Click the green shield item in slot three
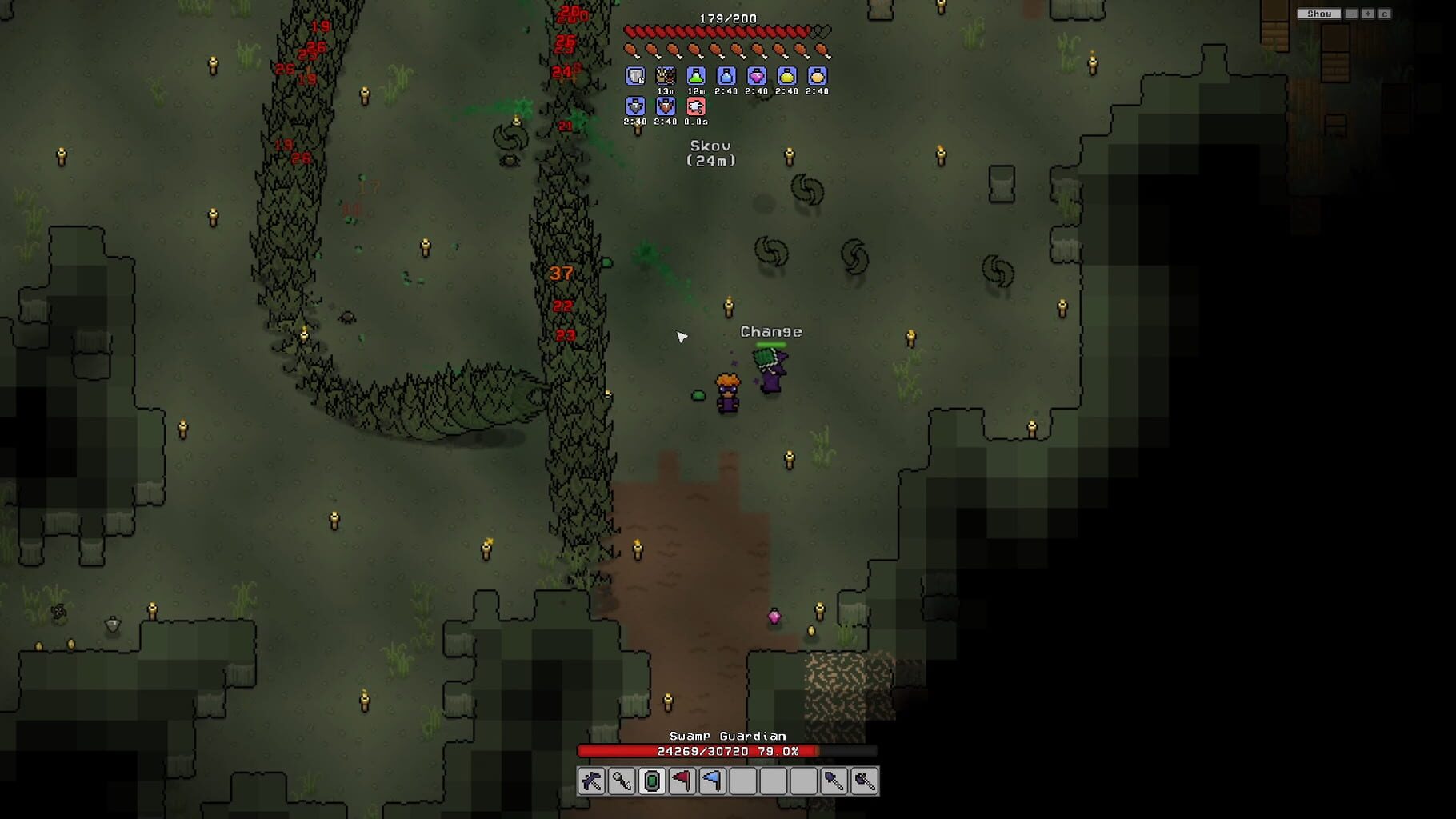Screen dimensions: 1456x819 pos(652,783)
